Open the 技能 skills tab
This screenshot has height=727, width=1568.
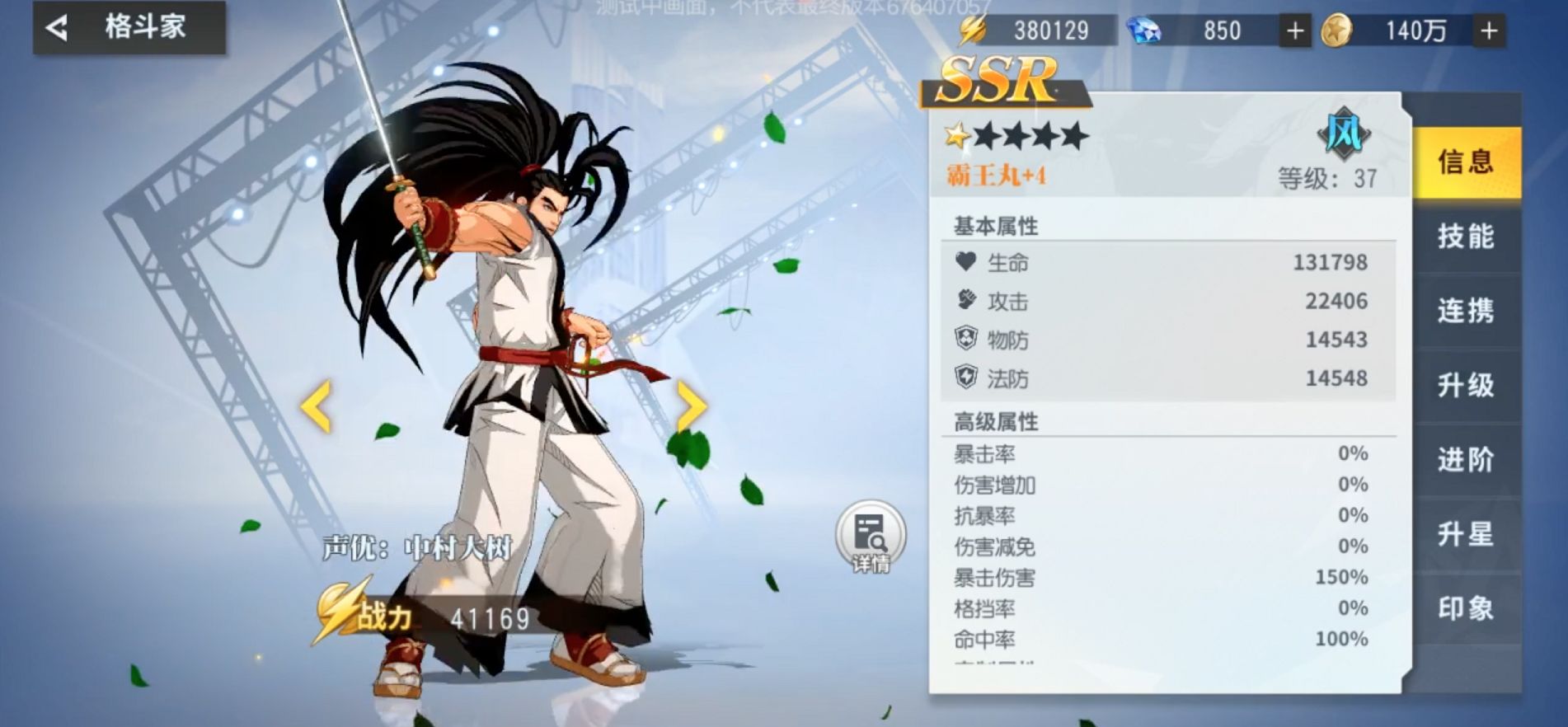click(x=1466, y=237)
